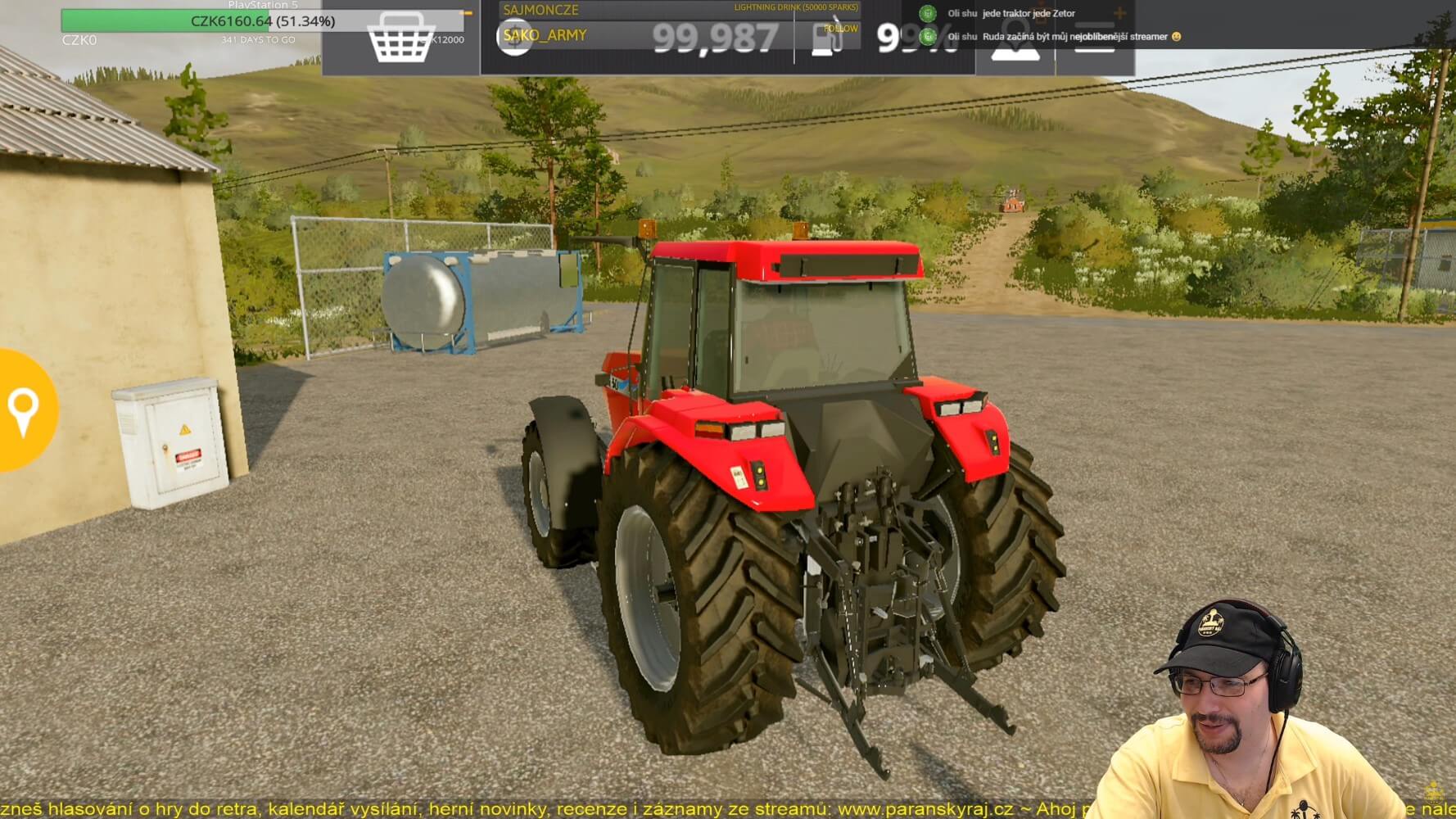Open the shop basket icon
This screenshot has width=1456, height=819.
400,38
